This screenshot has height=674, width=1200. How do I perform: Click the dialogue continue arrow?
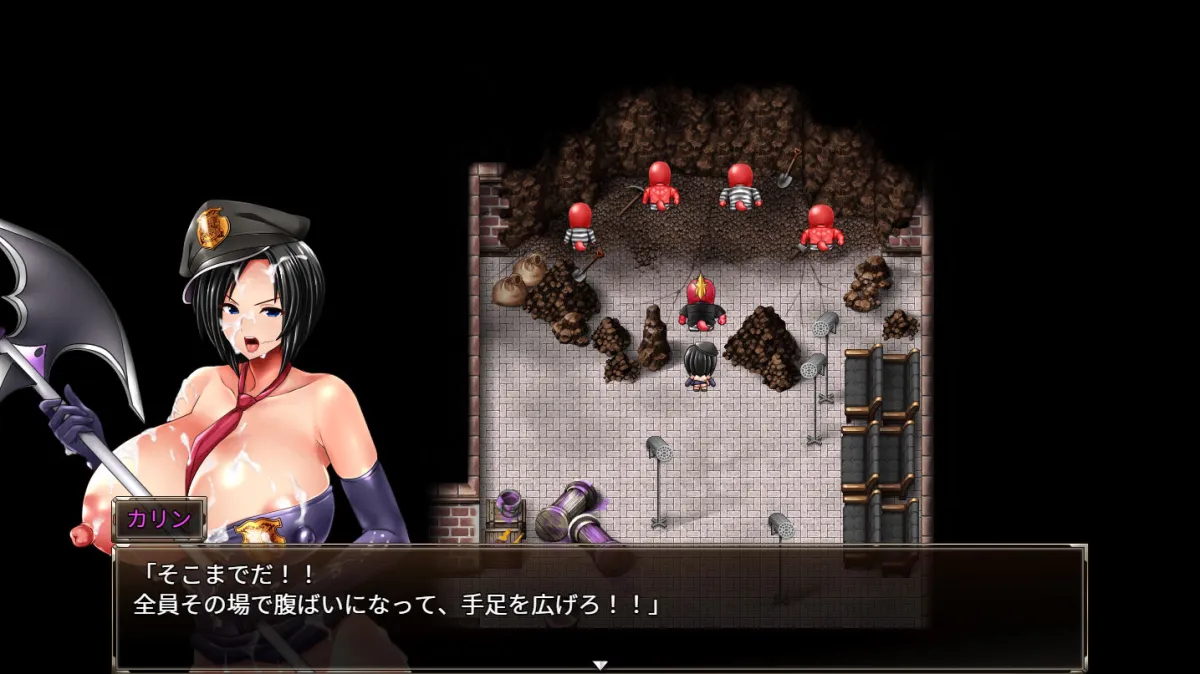600,664
